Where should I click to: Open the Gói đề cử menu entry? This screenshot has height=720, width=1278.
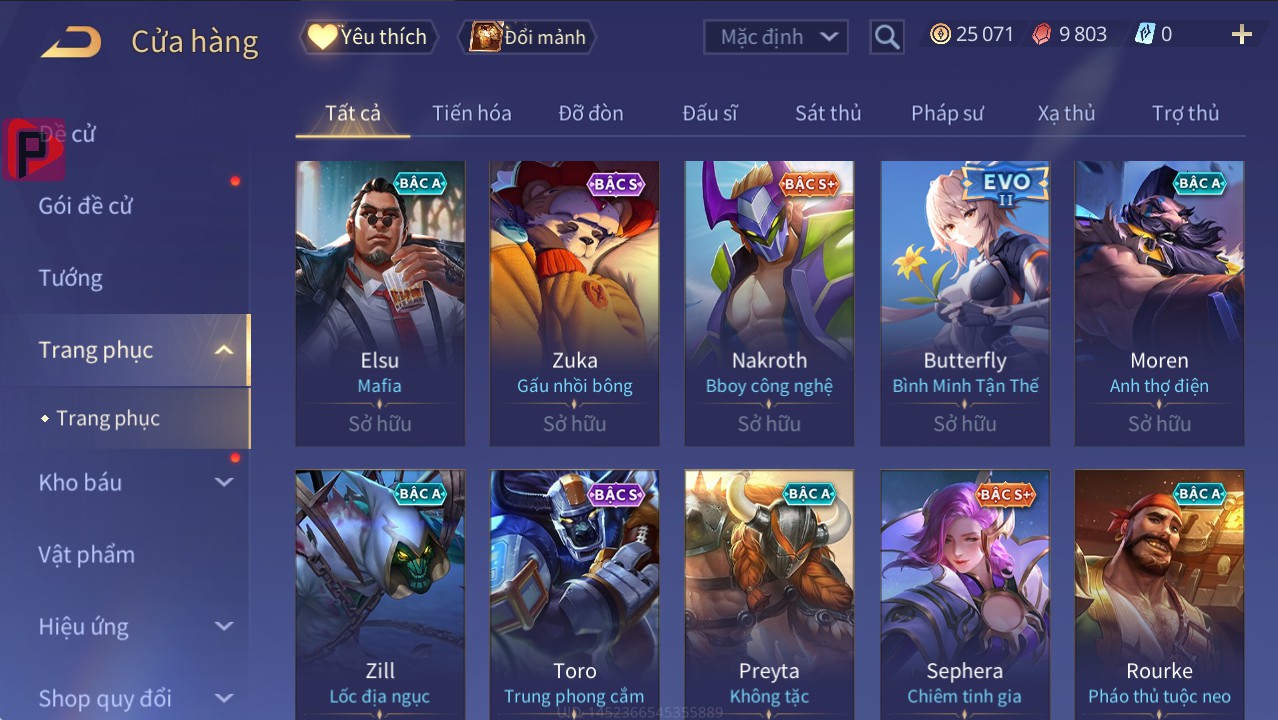point(86,206)
